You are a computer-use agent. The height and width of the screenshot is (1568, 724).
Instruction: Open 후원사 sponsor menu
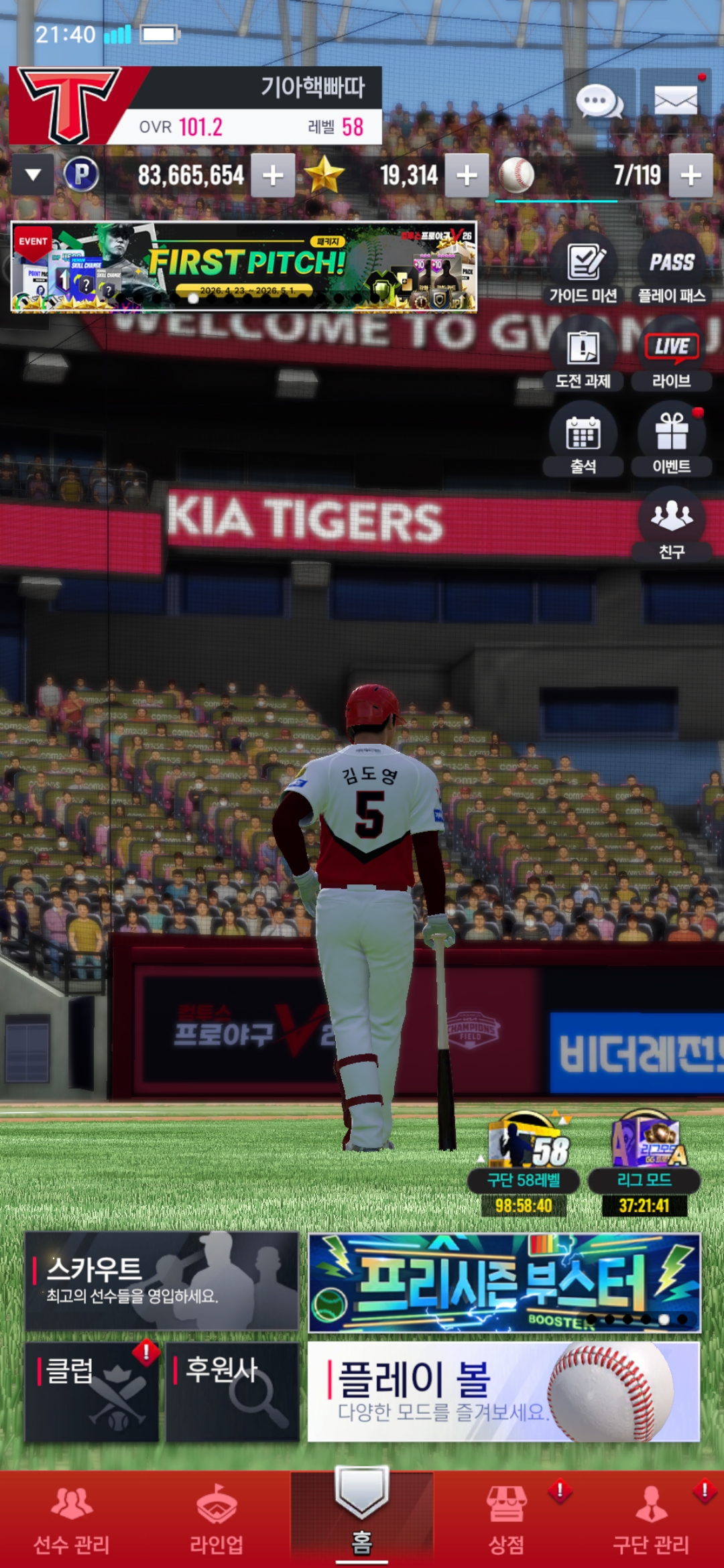232,1391
